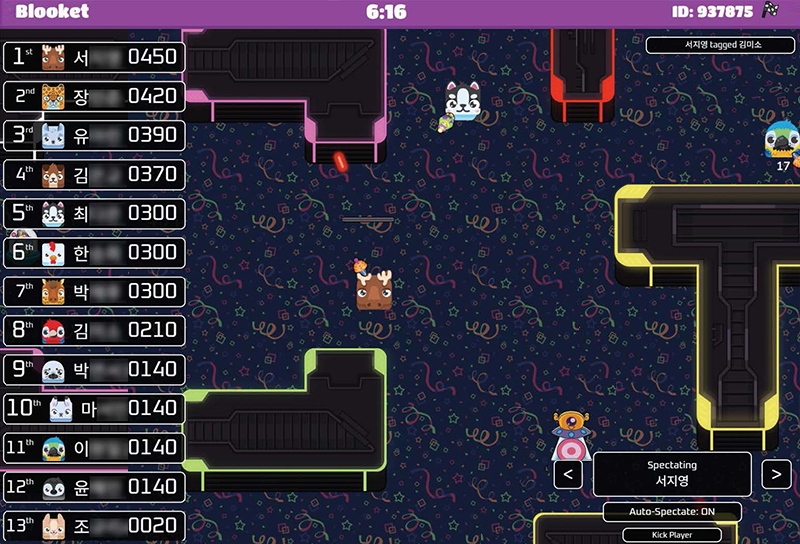Click the Spectating player name panel
Image resolution: width=800 pixels, height=544 pixels.
coord(672,474)
